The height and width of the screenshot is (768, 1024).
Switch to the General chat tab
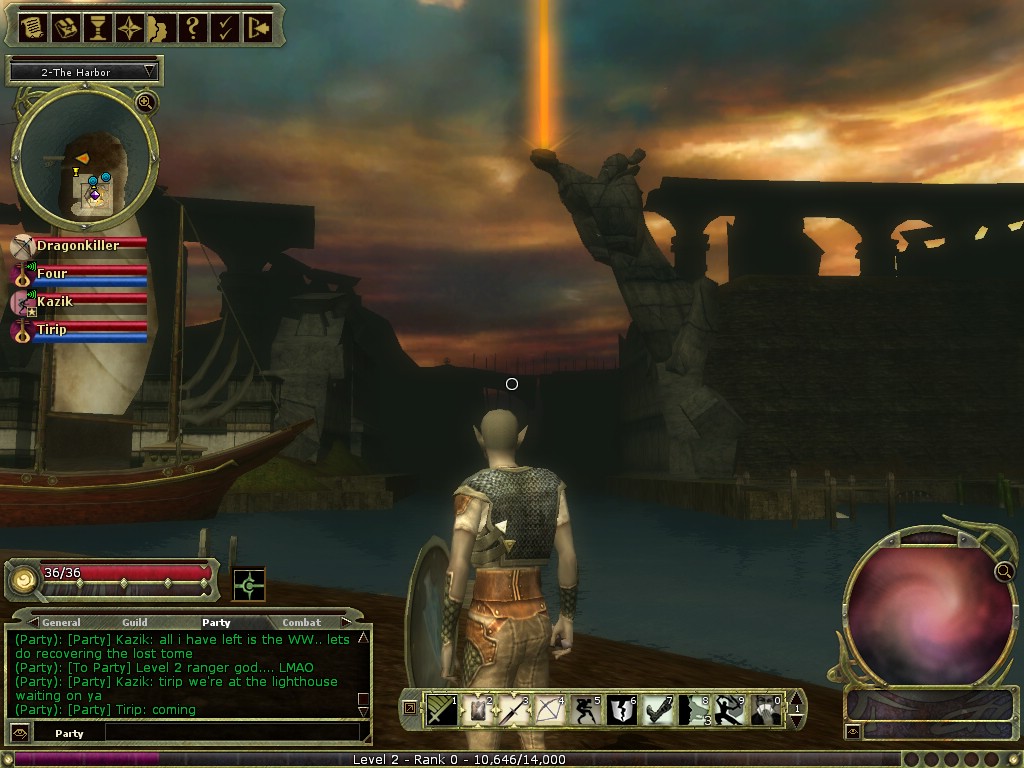tap(61, 623)
